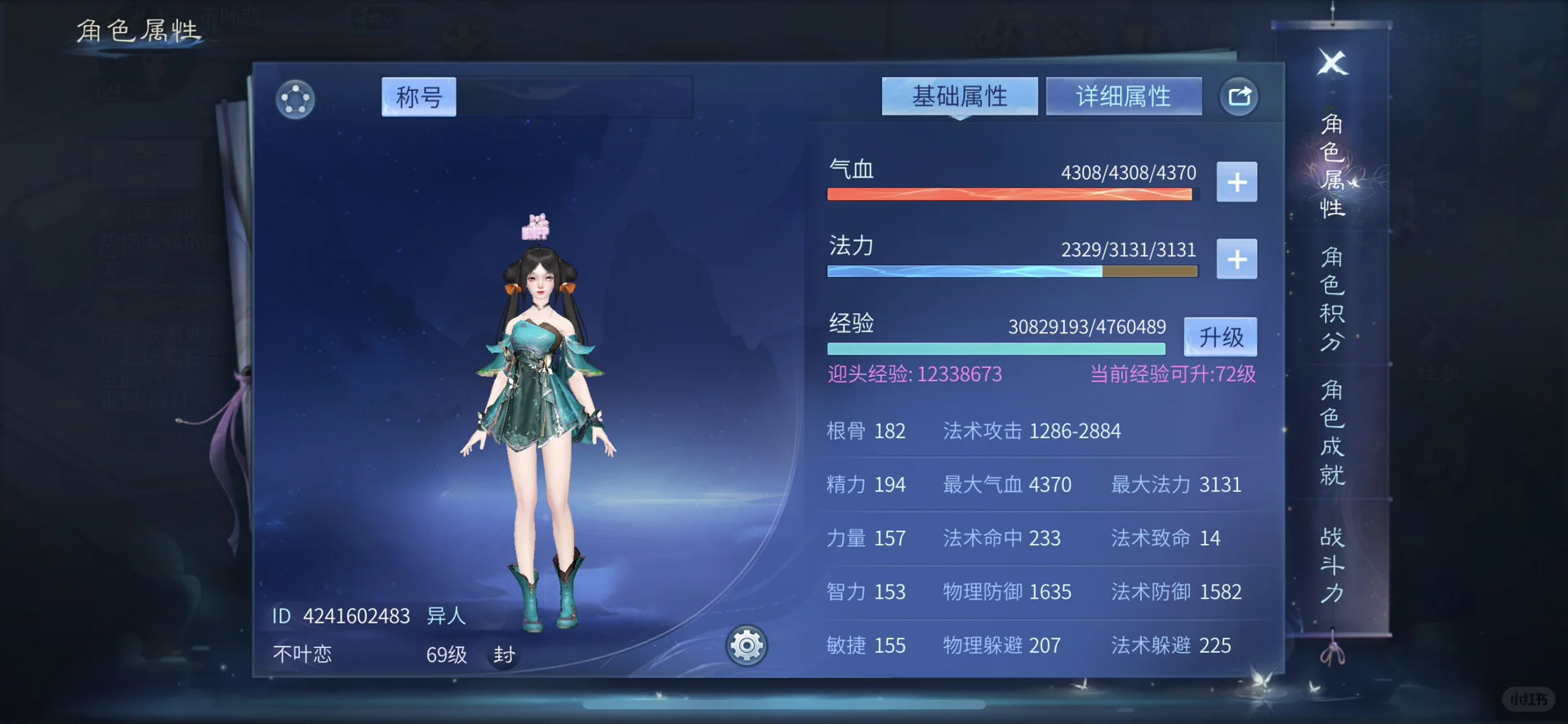Click the 称号 title input field
1568x724 pixels.
tap(418, 96)
